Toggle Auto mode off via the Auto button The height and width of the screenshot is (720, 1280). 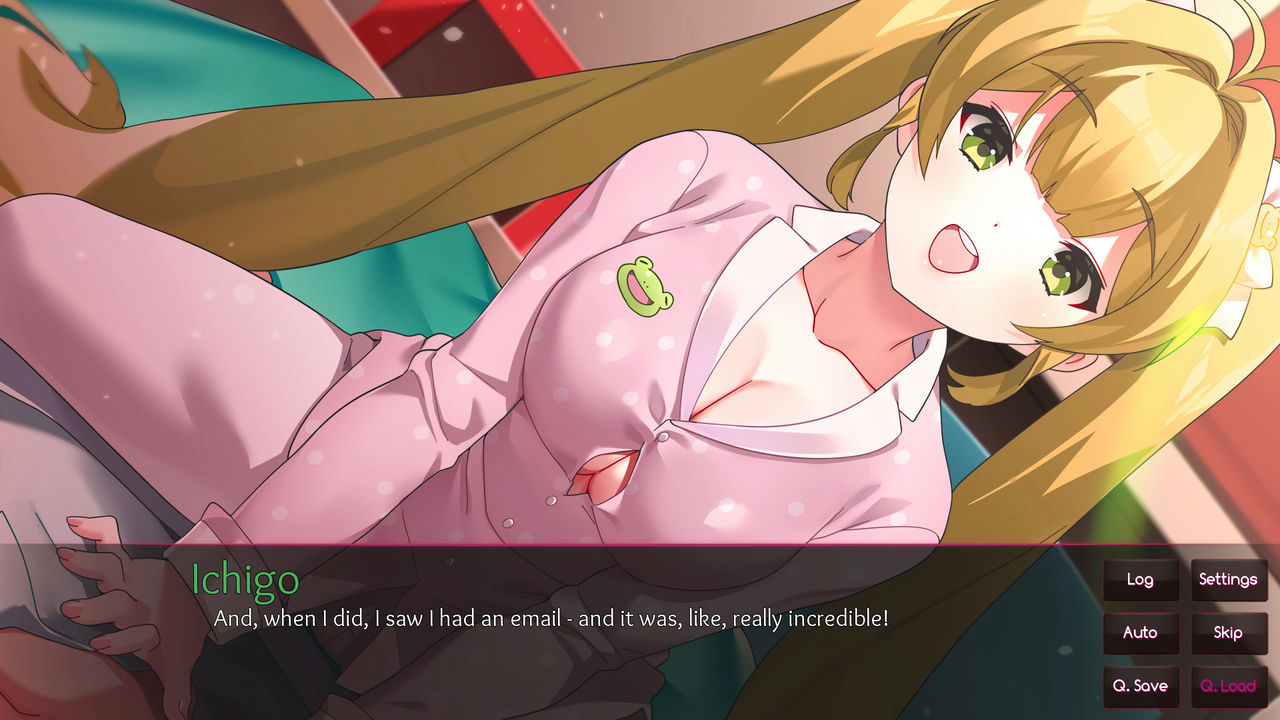1141,633
